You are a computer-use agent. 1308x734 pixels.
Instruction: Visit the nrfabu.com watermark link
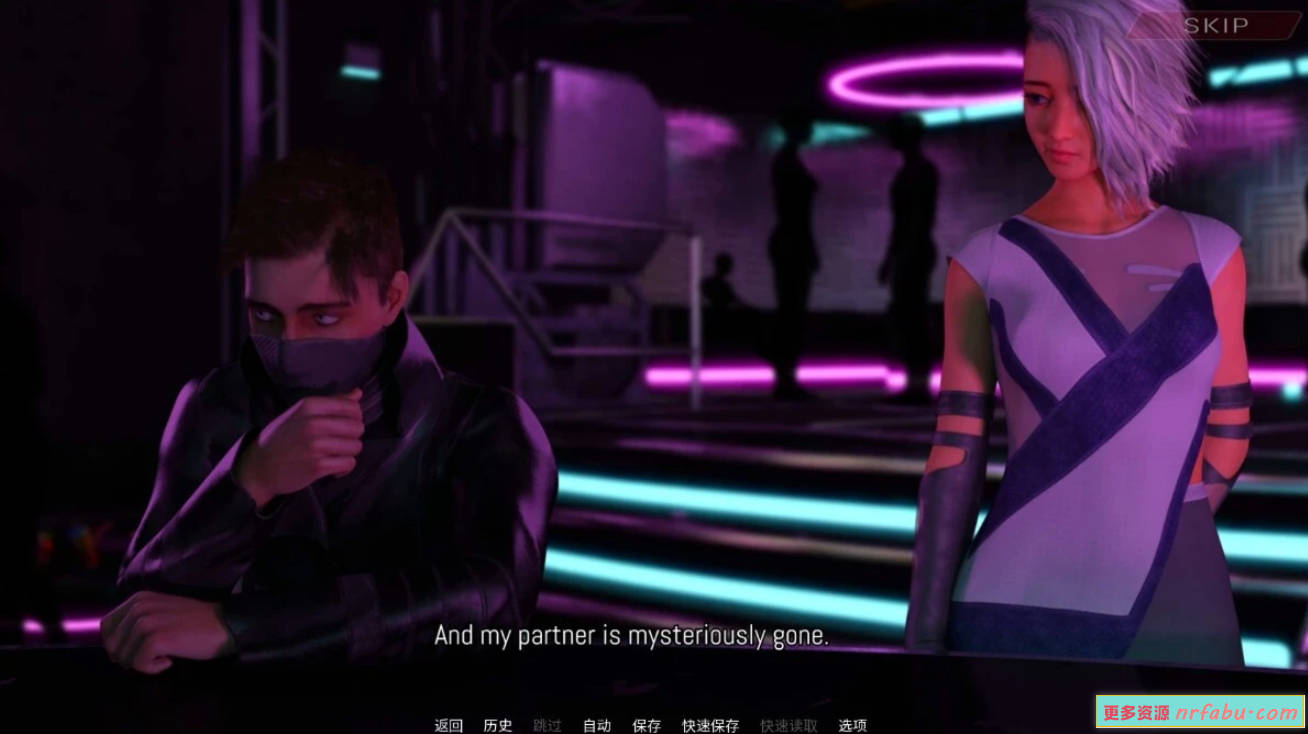tap(1200, 712)
